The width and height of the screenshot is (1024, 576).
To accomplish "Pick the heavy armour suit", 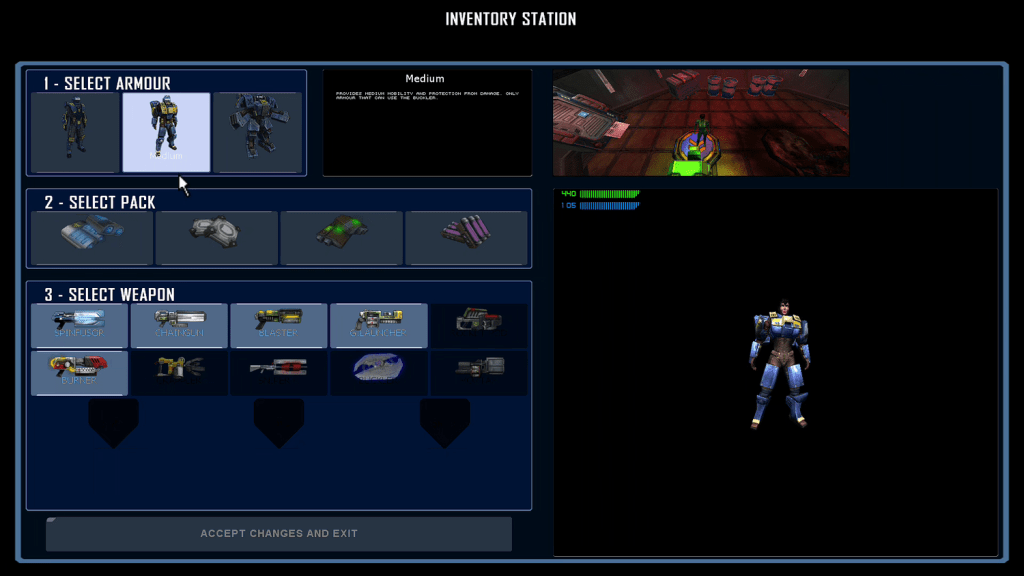I will coord(257,133).
